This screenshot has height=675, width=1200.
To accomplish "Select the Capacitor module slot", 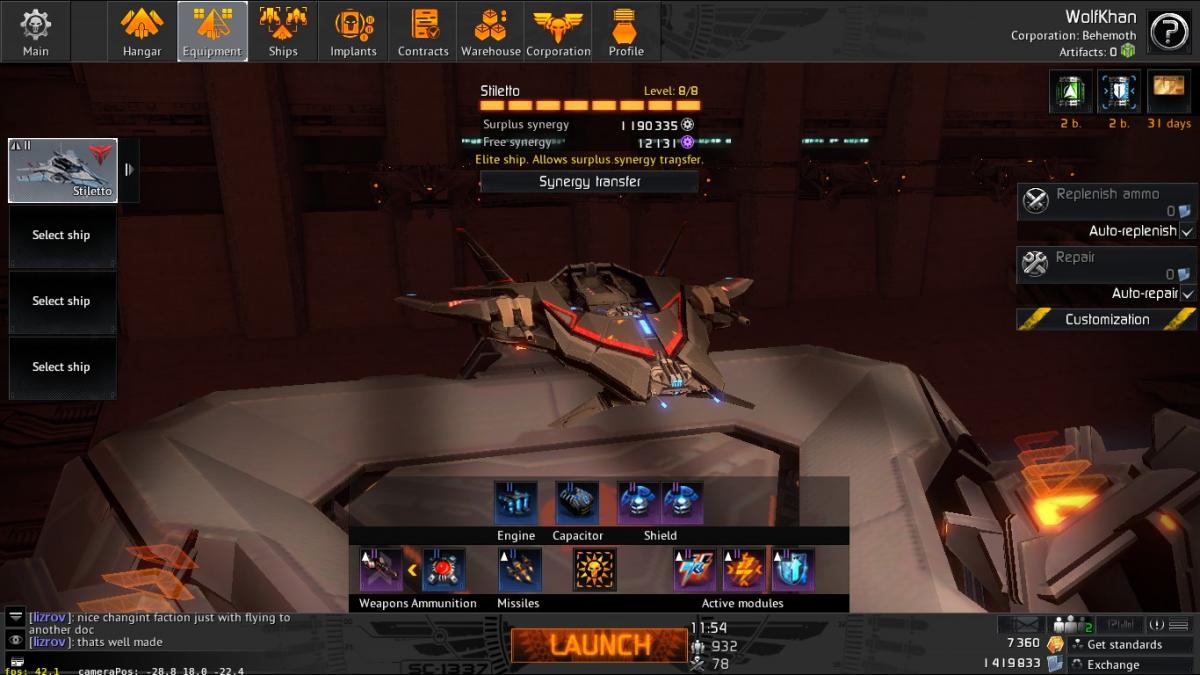I will 577,503.
